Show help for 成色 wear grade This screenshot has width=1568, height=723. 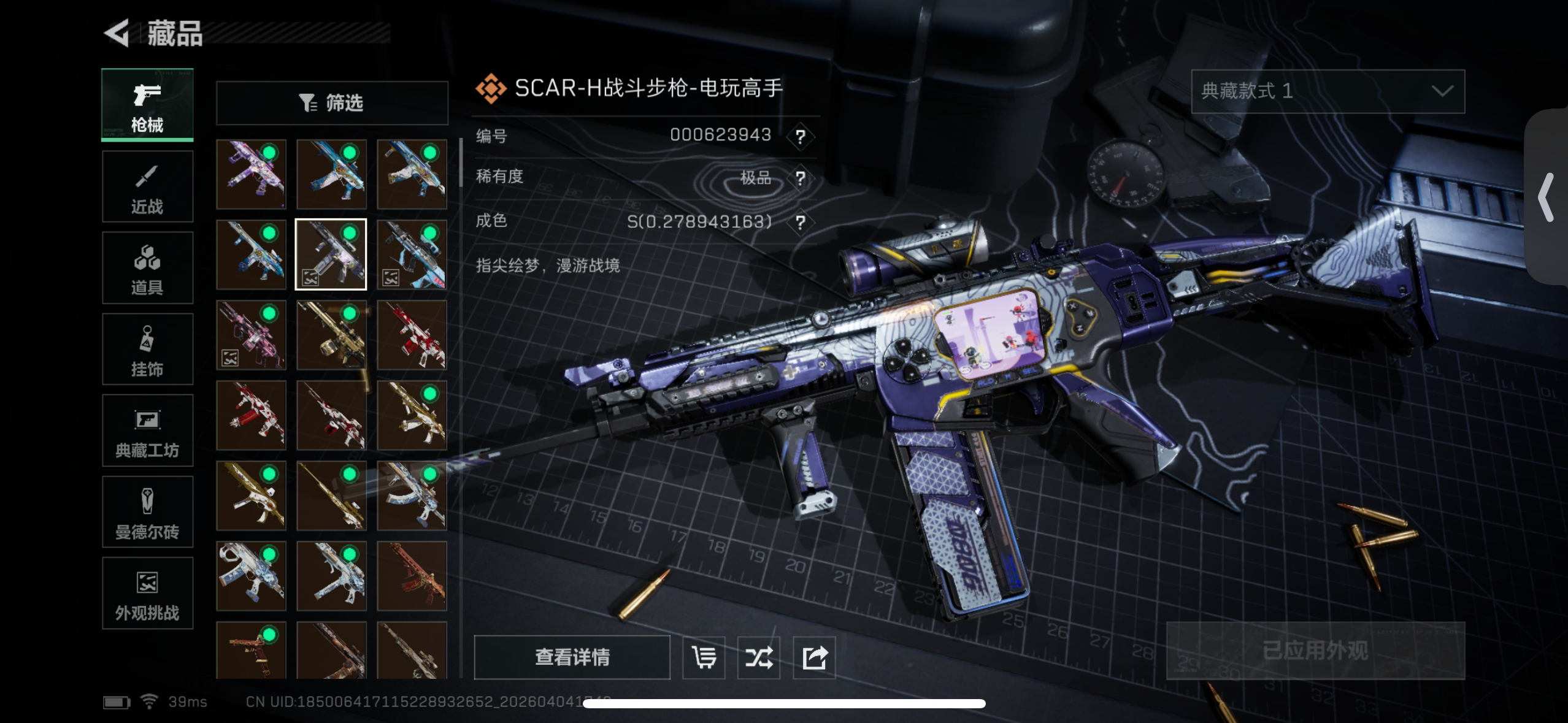click(x=800, y=222)
